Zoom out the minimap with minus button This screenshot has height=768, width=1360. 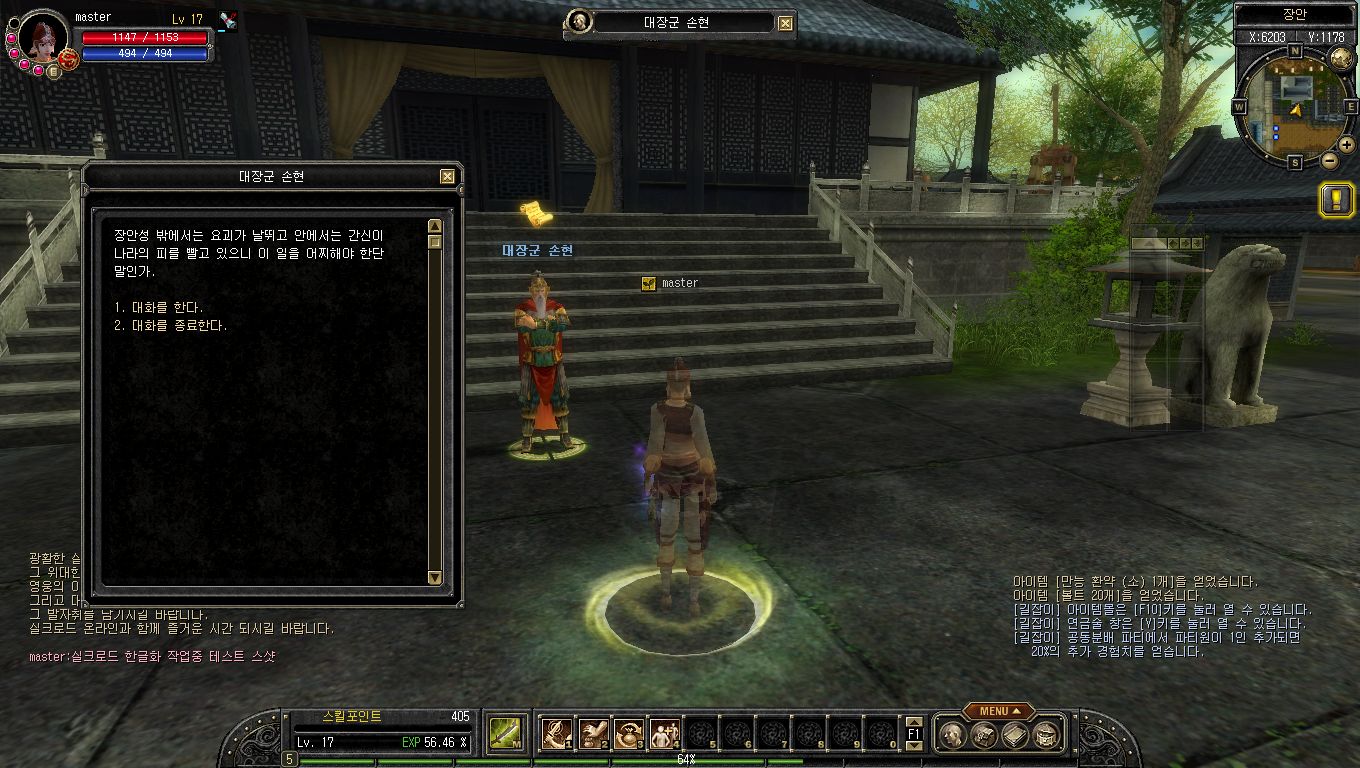point(1330,160)
